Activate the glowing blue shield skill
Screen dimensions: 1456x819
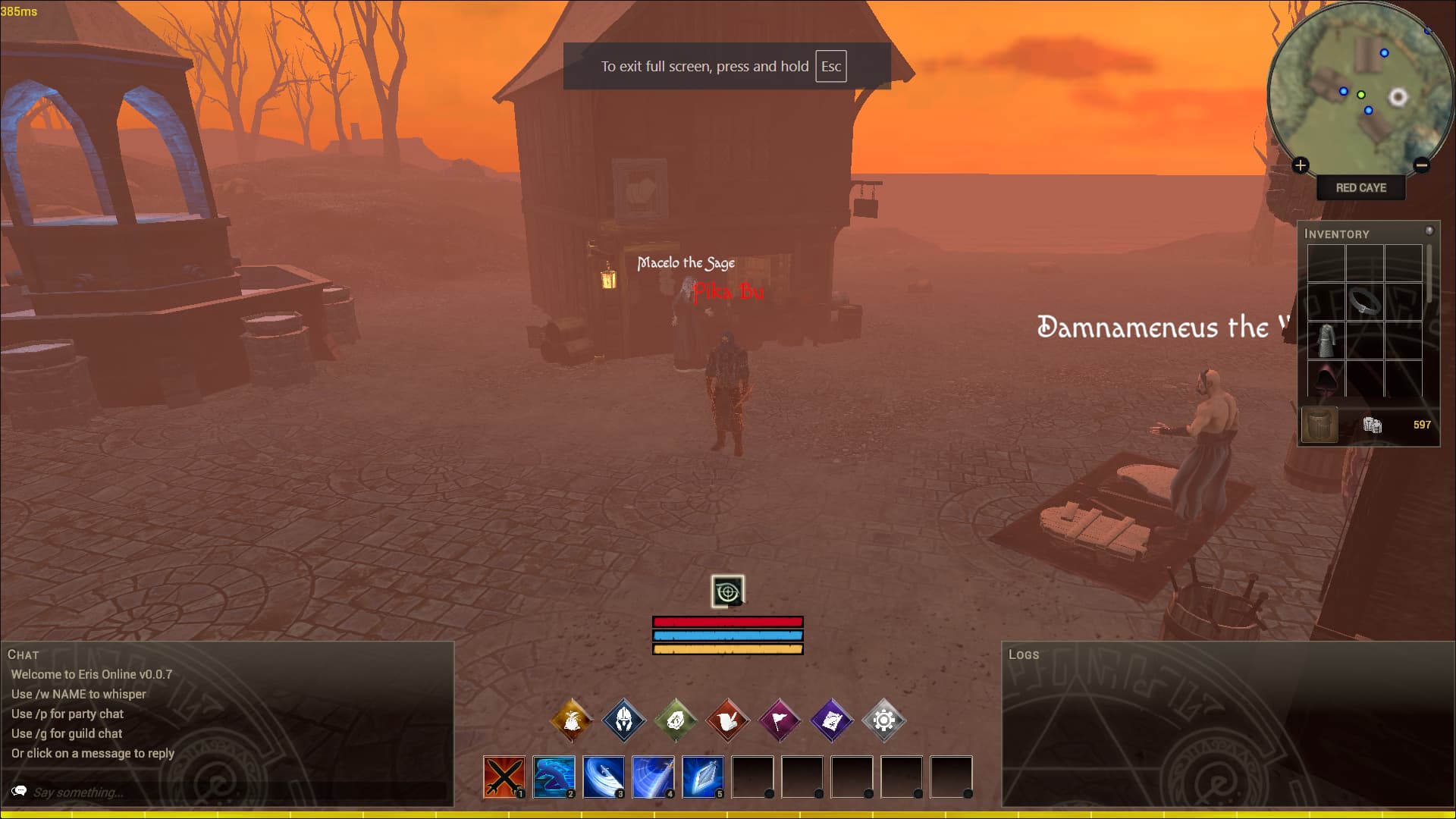[x=702, y=777]
